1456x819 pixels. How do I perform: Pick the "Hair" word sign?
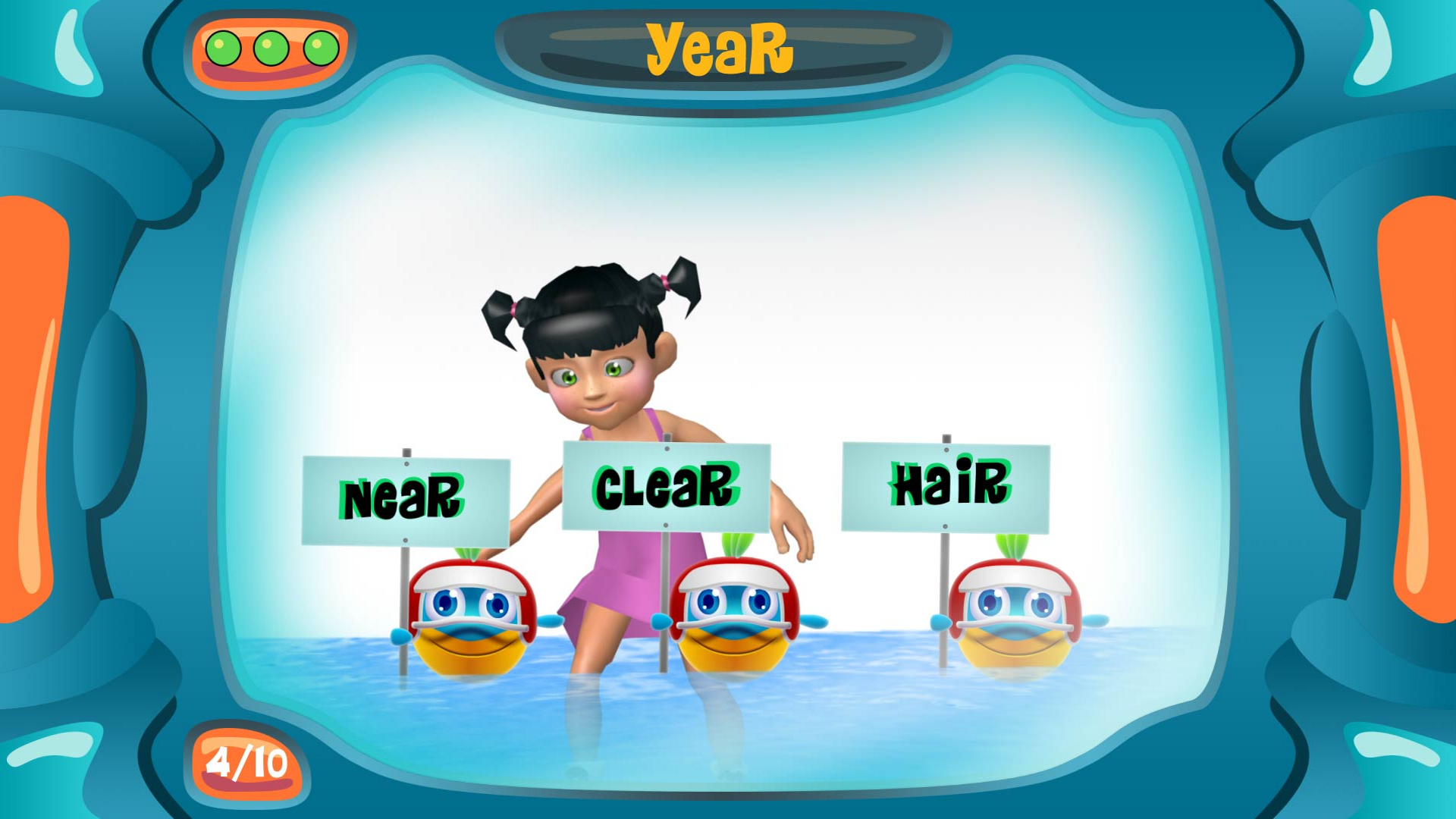pos(946,487)
